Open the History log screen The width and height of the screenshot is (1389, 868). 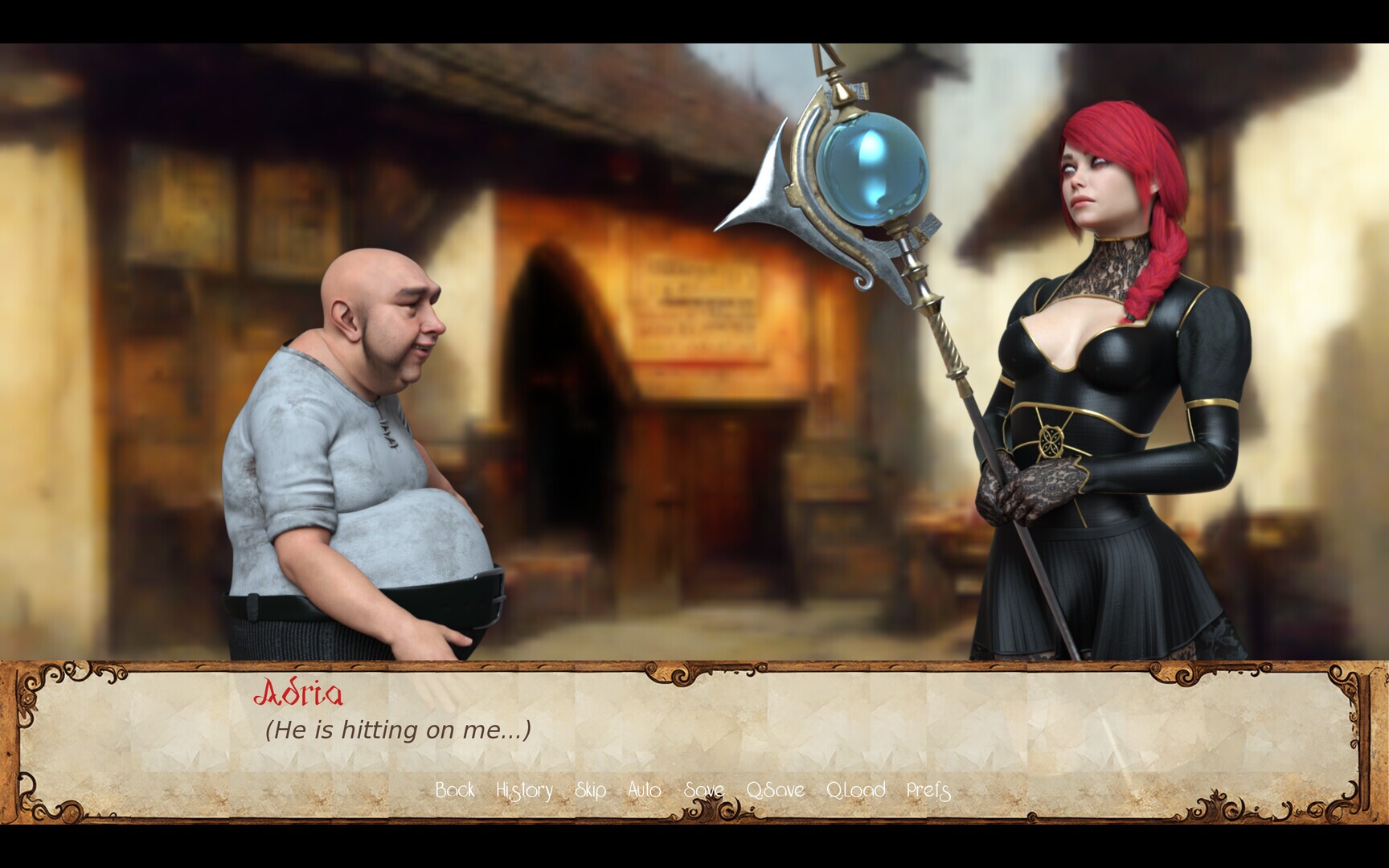tap(525, 791)
